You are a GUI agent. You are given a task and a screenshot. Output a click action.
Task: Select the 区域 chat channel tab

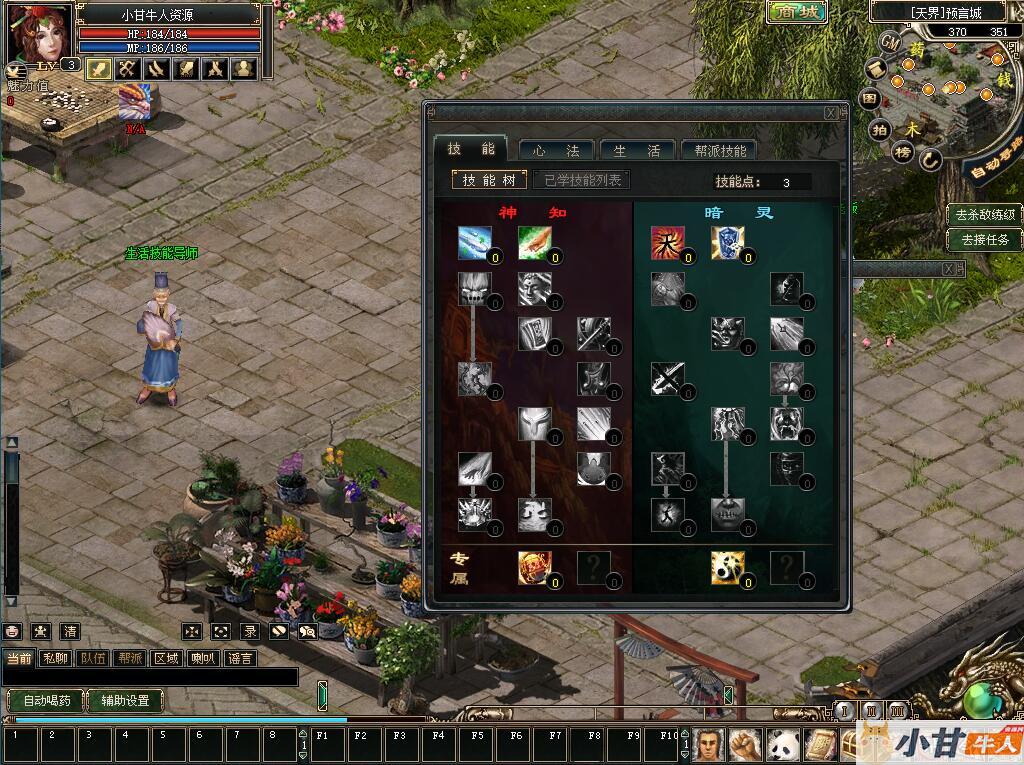[165, 658]
